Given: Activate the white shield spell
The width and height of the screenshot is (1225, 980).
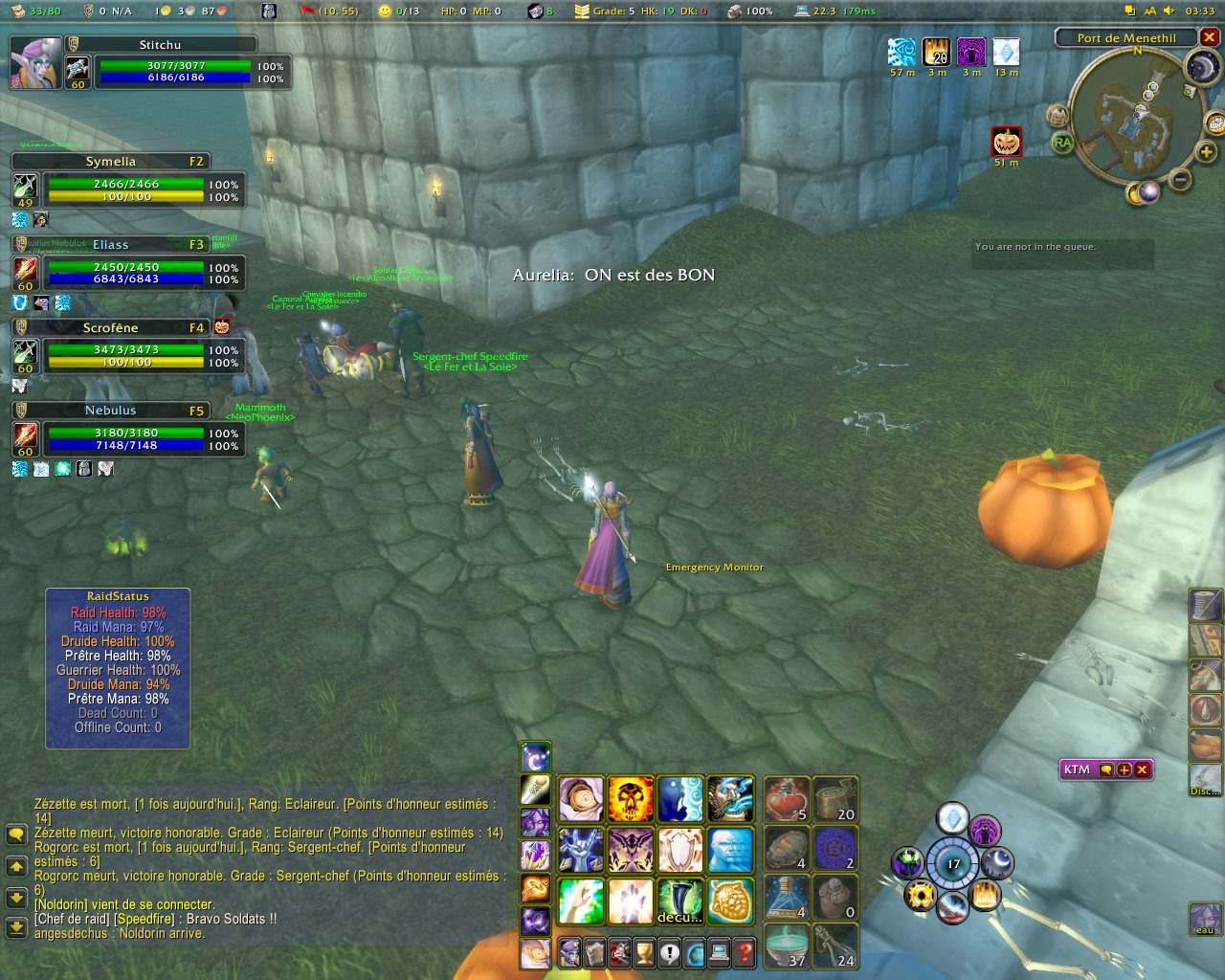Looking at the screenshot, I should pos(680,850).
